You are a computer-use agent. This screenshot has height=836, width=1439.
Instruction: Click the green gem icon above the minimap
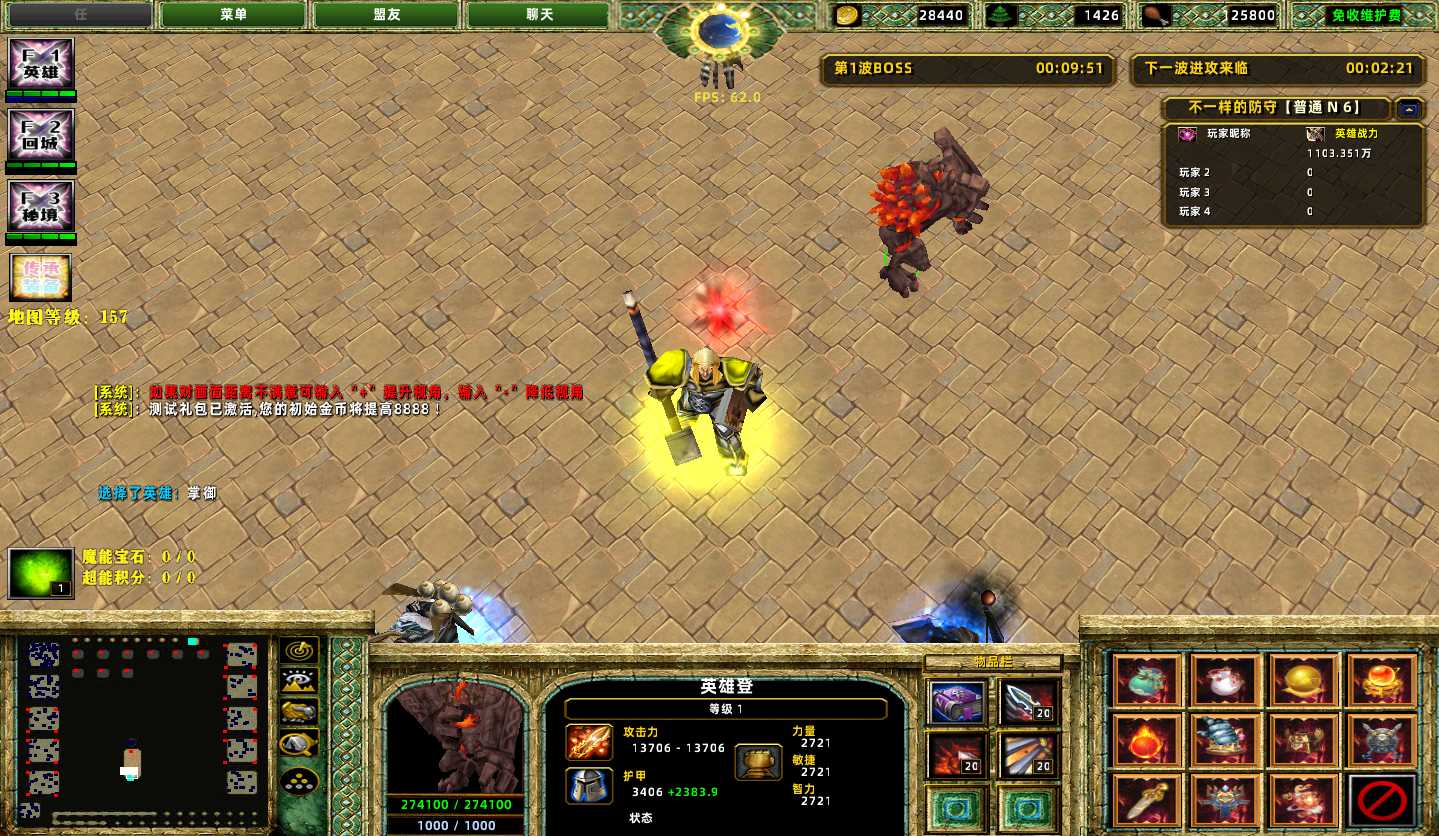[41, 573]
